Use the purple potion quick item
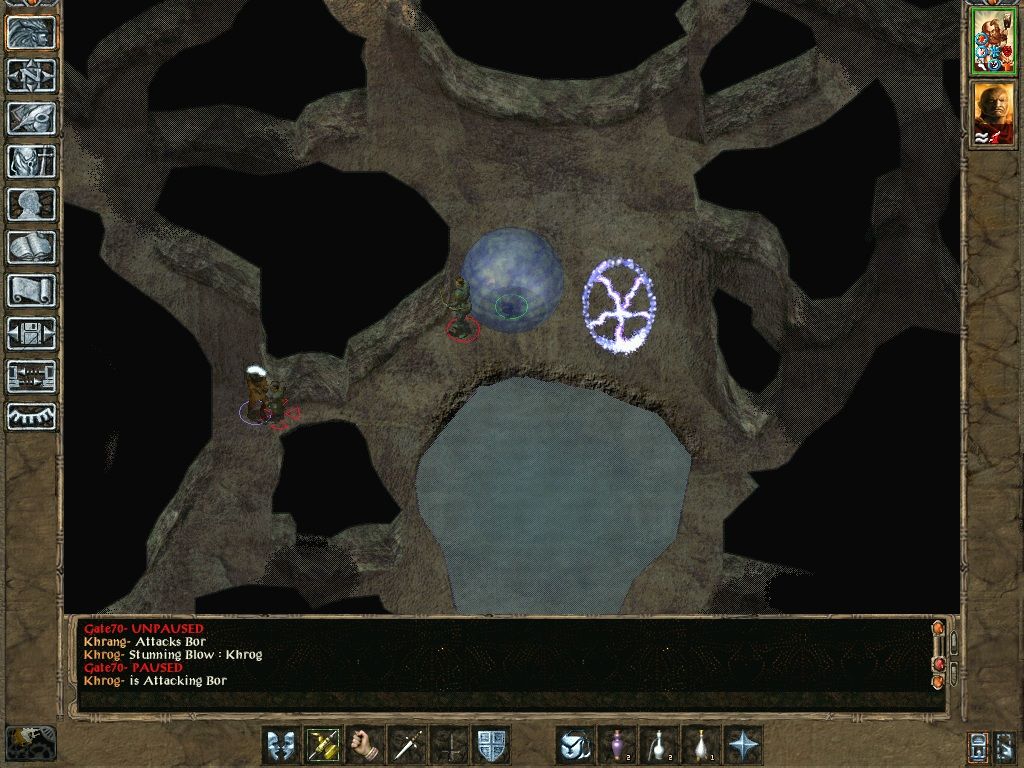Screen dimensions: 1024x768 (x=617, y=745)
